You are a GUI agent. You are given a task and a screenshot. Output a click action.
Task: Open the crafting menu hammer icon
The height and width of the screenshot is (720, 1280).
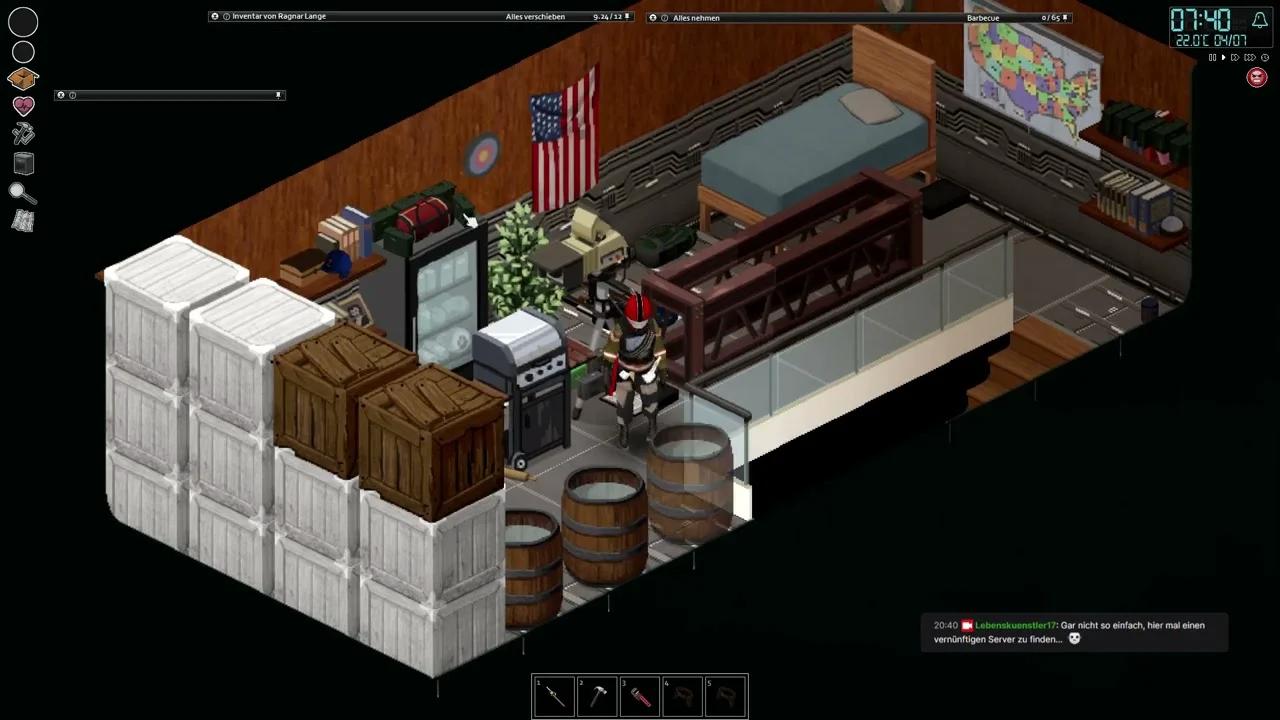click(22, 134)
